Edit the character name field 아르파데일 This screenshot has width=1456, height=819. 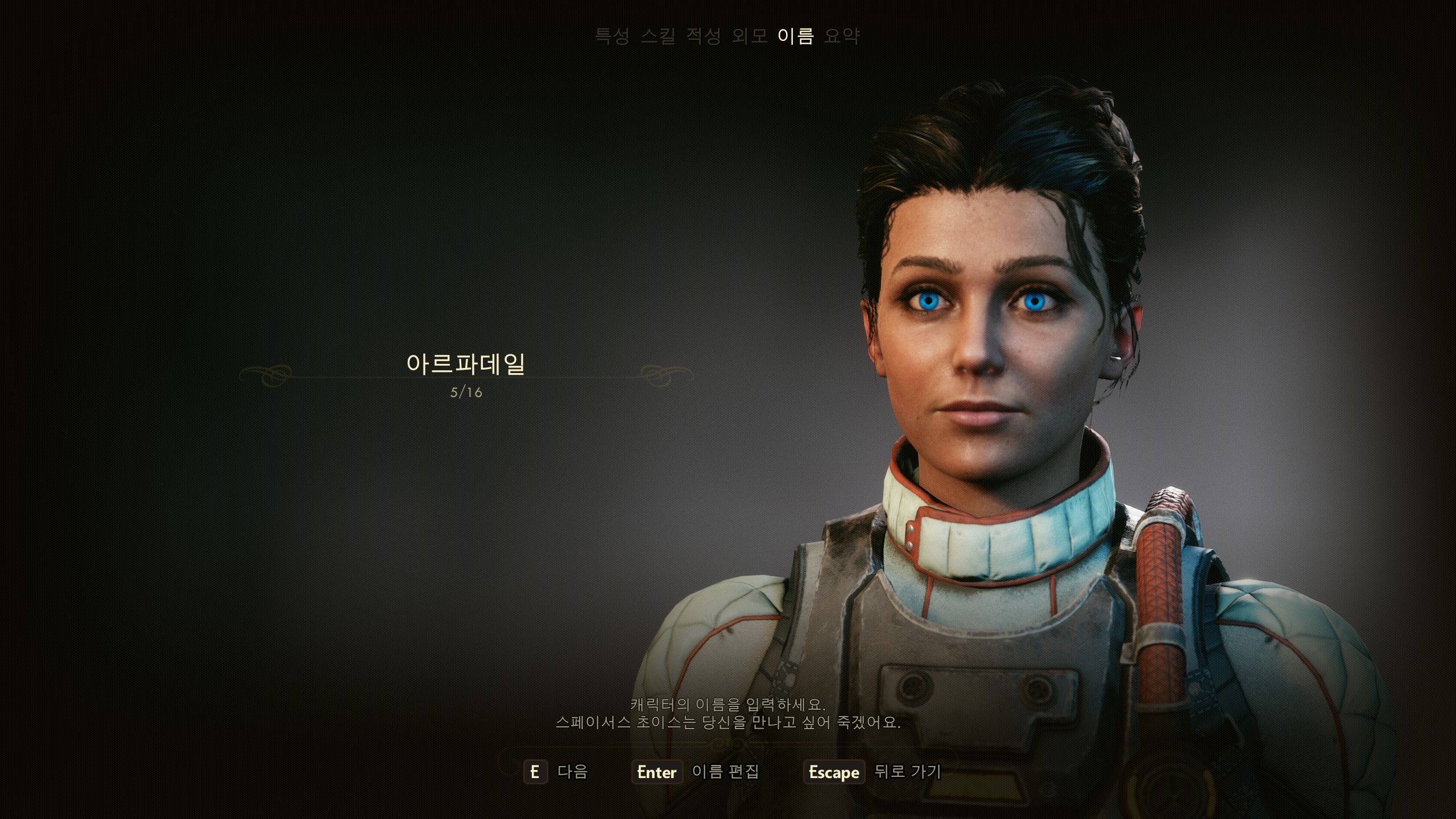point(466,365)
